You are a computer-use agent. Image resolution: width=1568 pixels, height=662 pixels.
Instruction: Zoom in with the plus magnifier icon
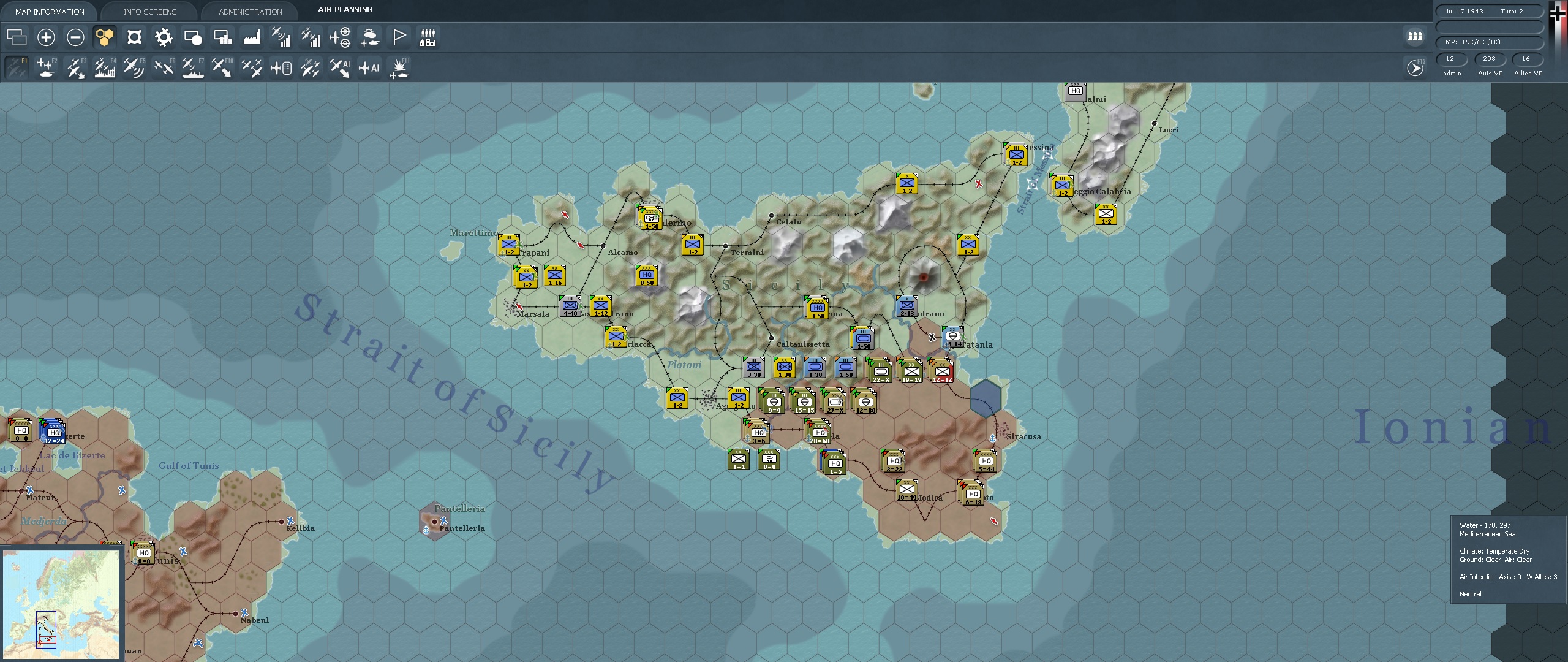46,37
